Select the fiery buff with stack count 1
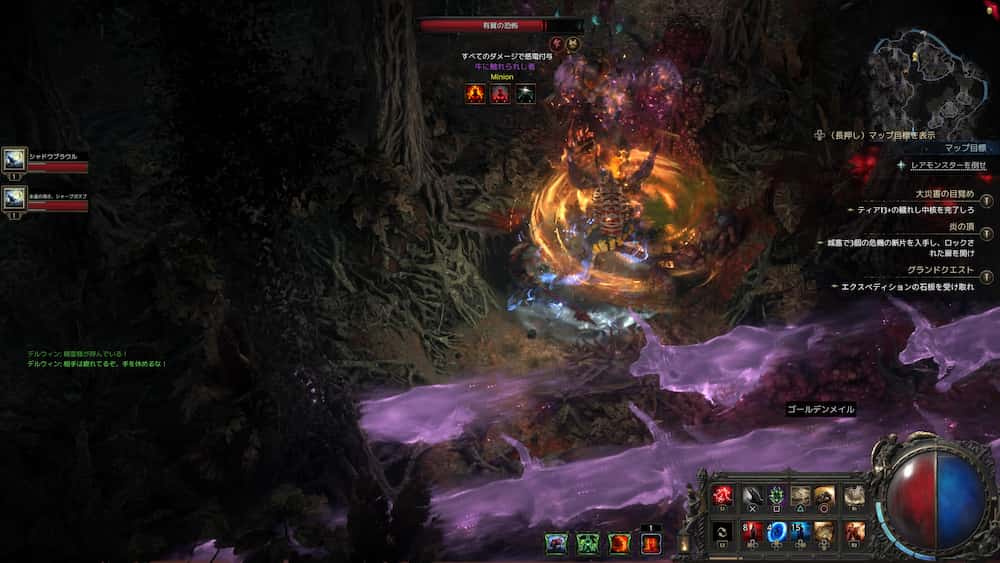The width and height of the screenshot is (1000, 563). (650, 544)
